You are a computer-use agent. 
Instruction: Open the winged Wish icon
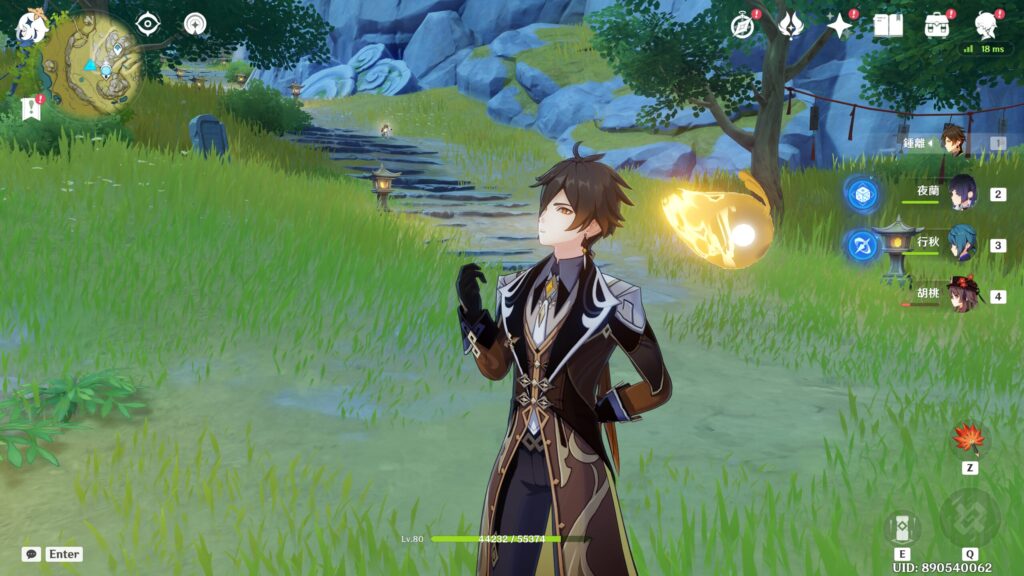[792, 24]
